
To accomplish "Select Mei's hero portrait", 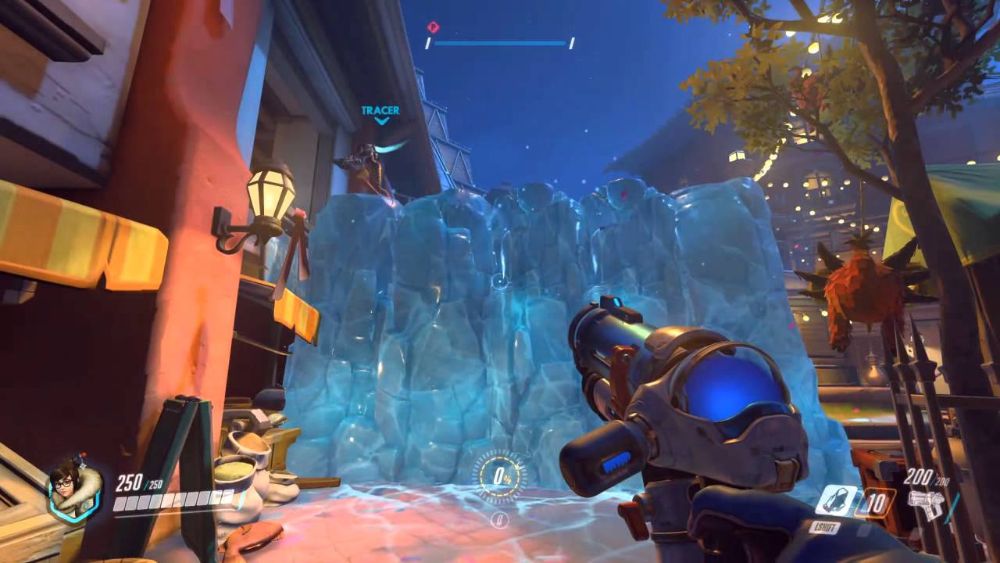I will (73, 489).
